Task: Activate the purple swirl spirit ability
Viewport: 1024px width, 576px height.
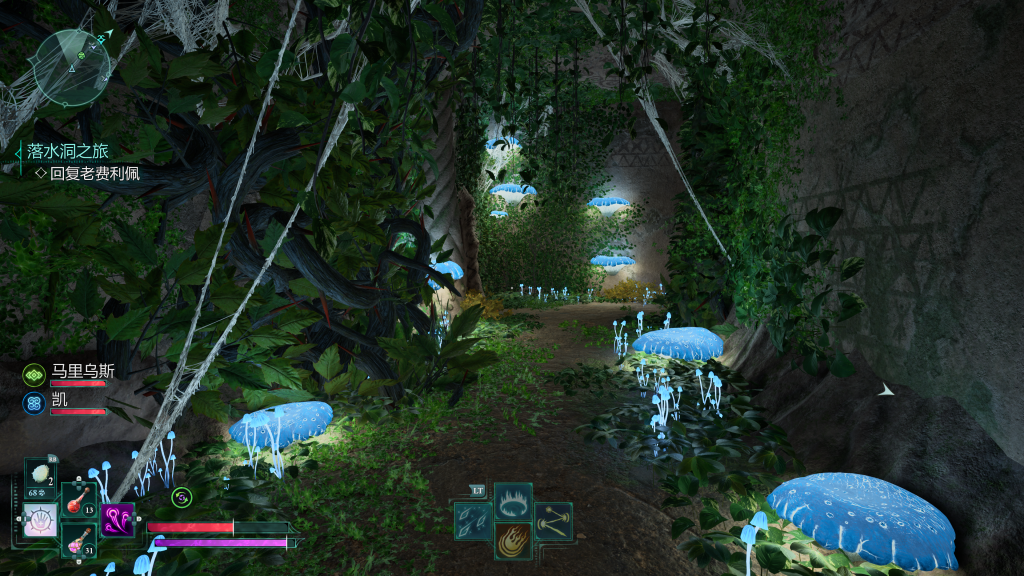Action: point(118,519)
